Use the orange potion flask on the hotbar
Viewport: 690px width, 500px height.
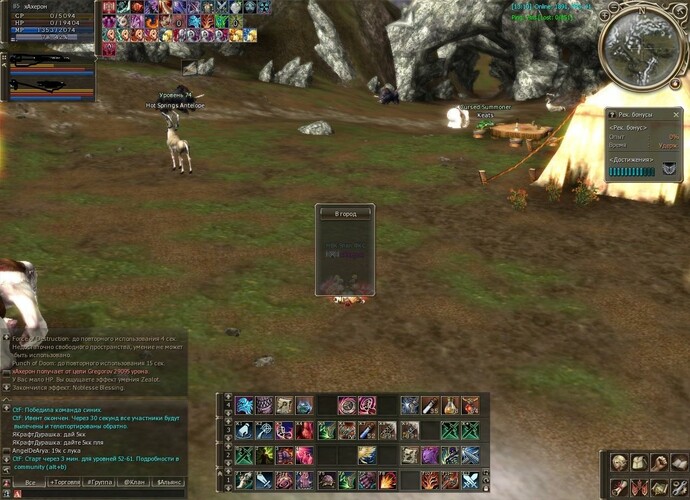(x=450, y=405)
